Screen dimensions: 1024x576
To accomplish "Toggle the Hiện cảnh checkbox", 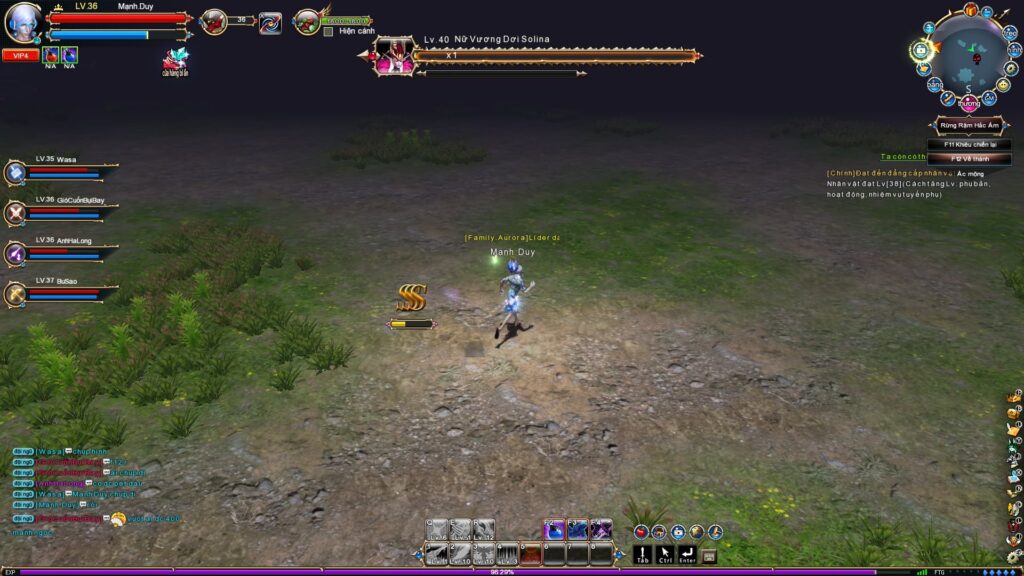I will point(328,32).
